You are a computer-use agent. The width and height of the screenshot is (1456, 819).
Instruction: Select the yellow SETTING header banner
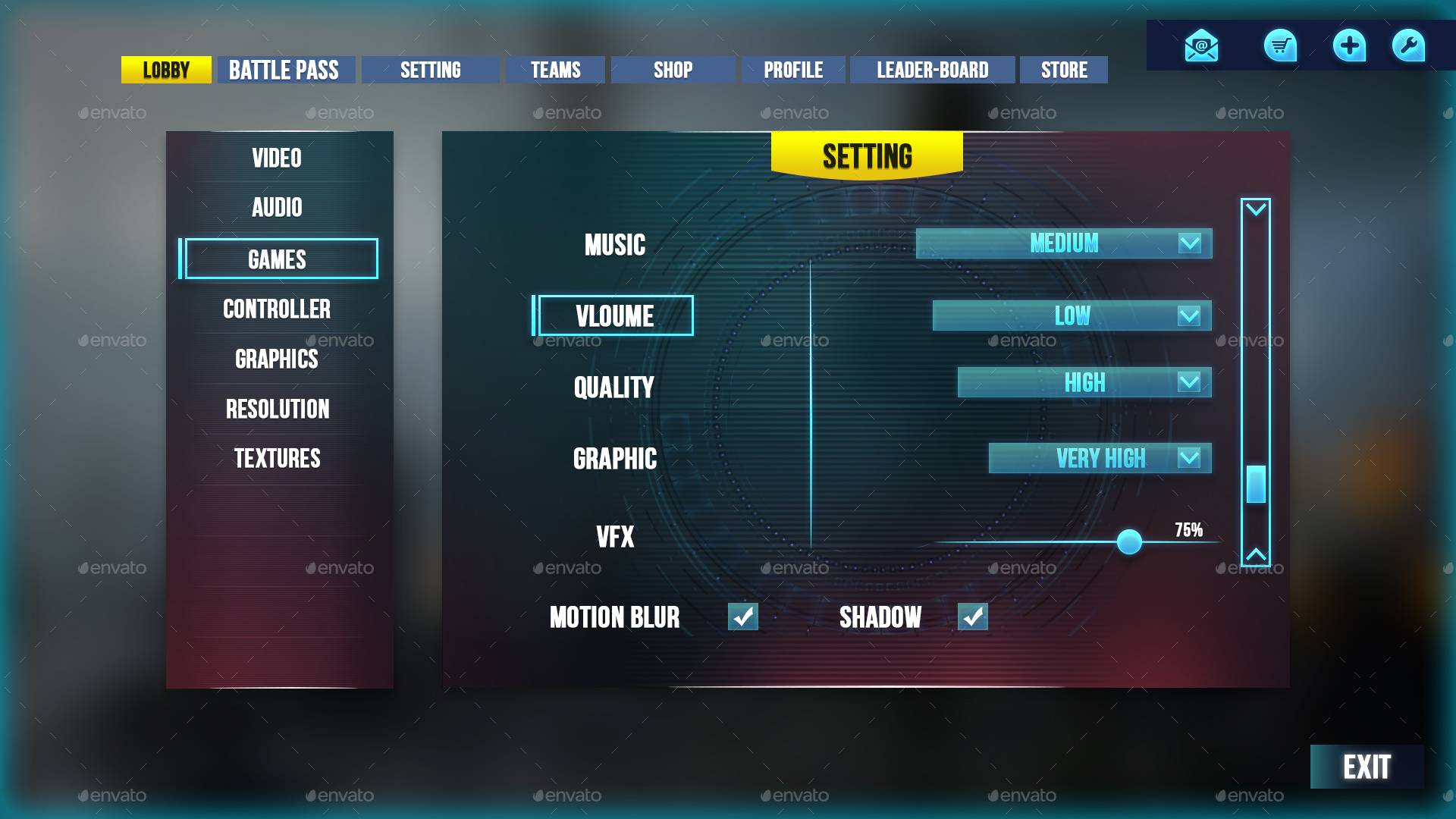pos(867,155)
